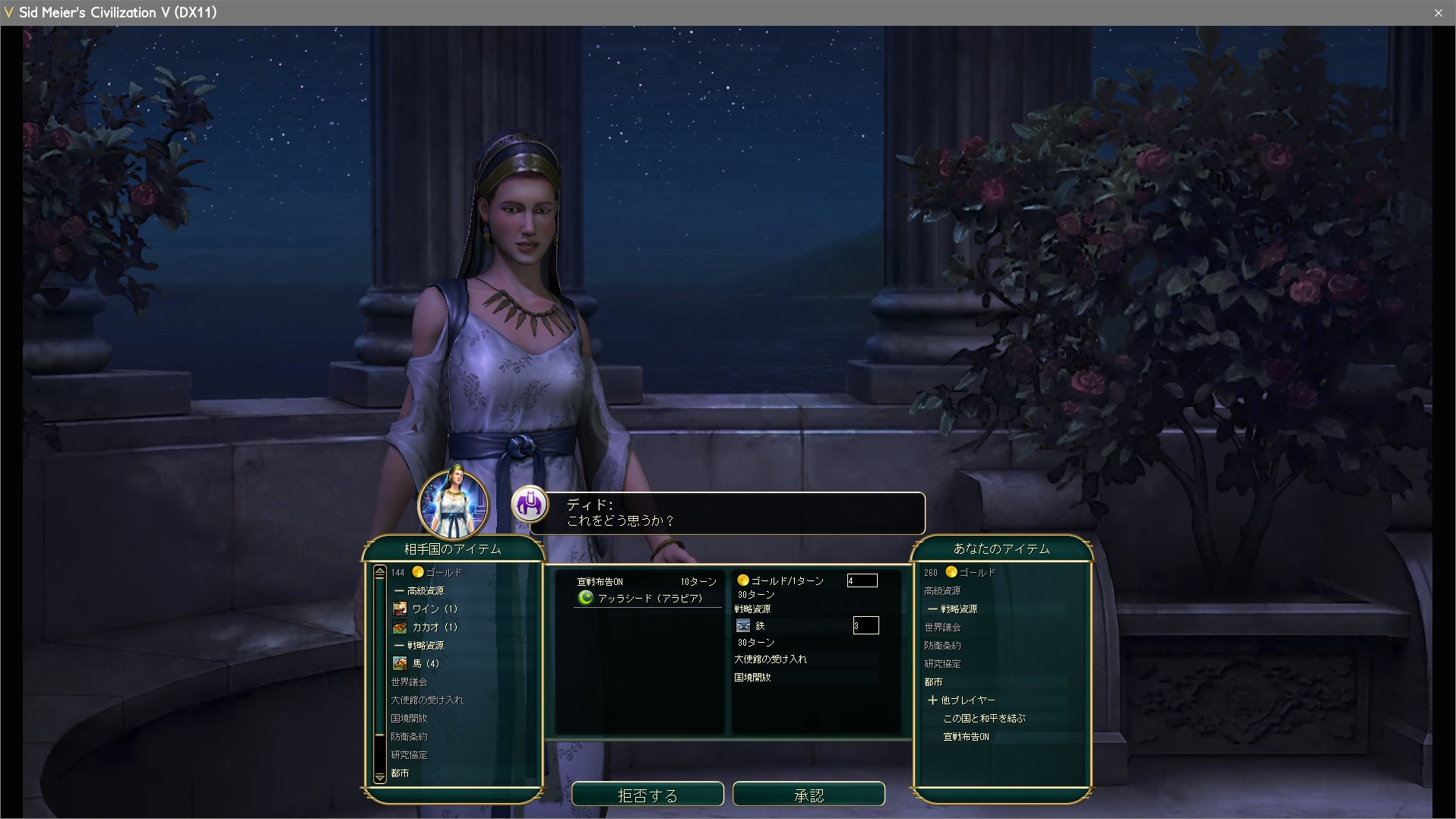Click the gold-per-turn amount field
Image resolution: width=1456 pixels, height=819 pixels.
[x=863, y=580]
